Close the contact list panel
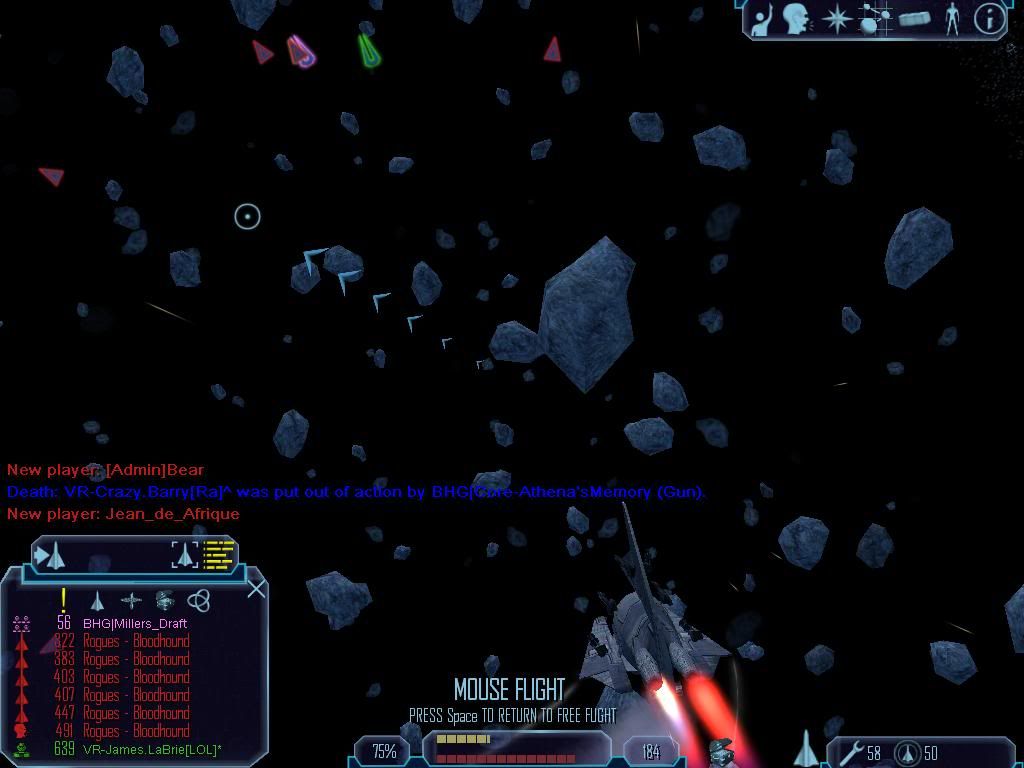 [256, 588]
